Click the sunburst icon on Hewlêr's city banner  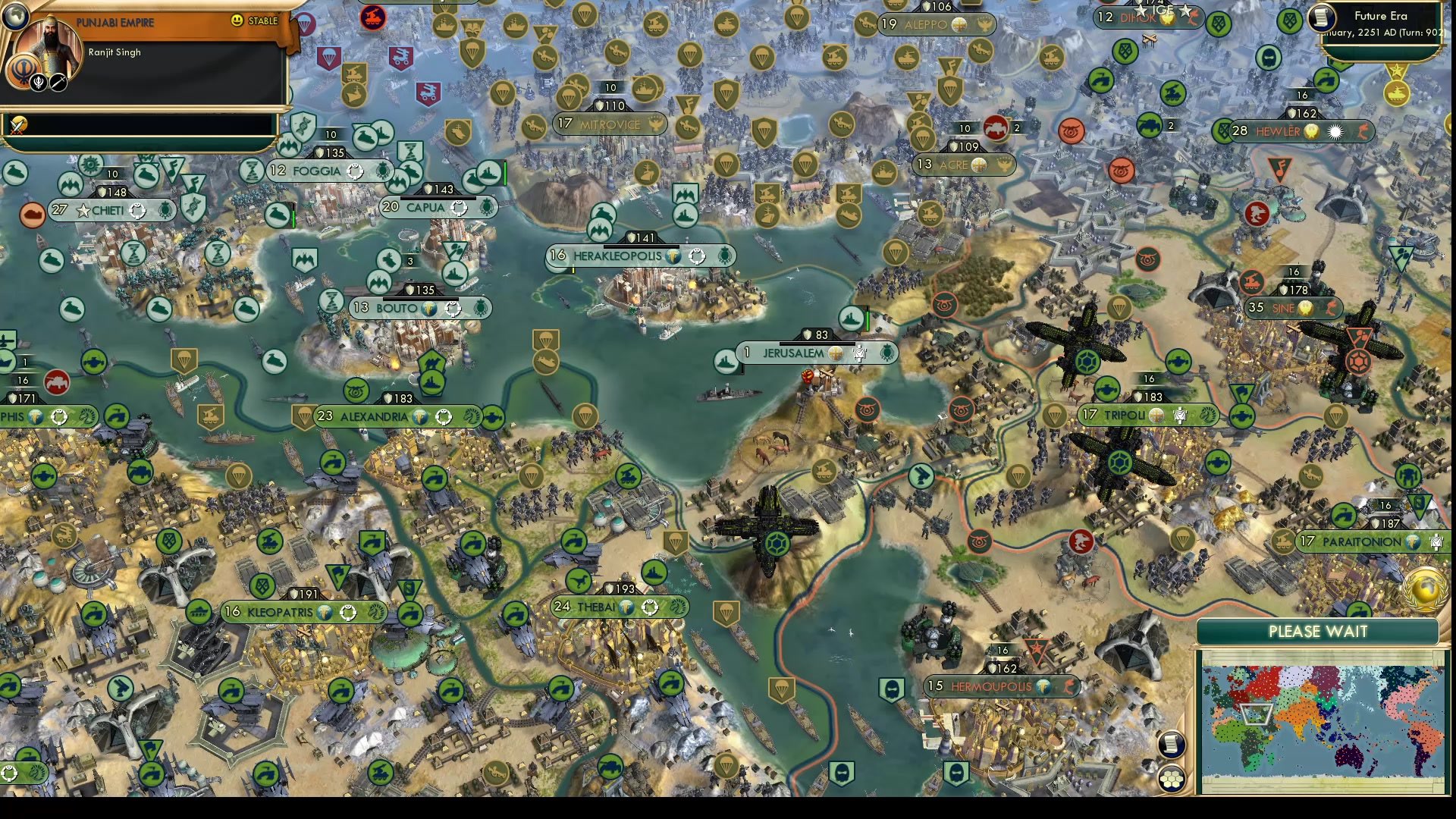click(x=1335, y=132)
